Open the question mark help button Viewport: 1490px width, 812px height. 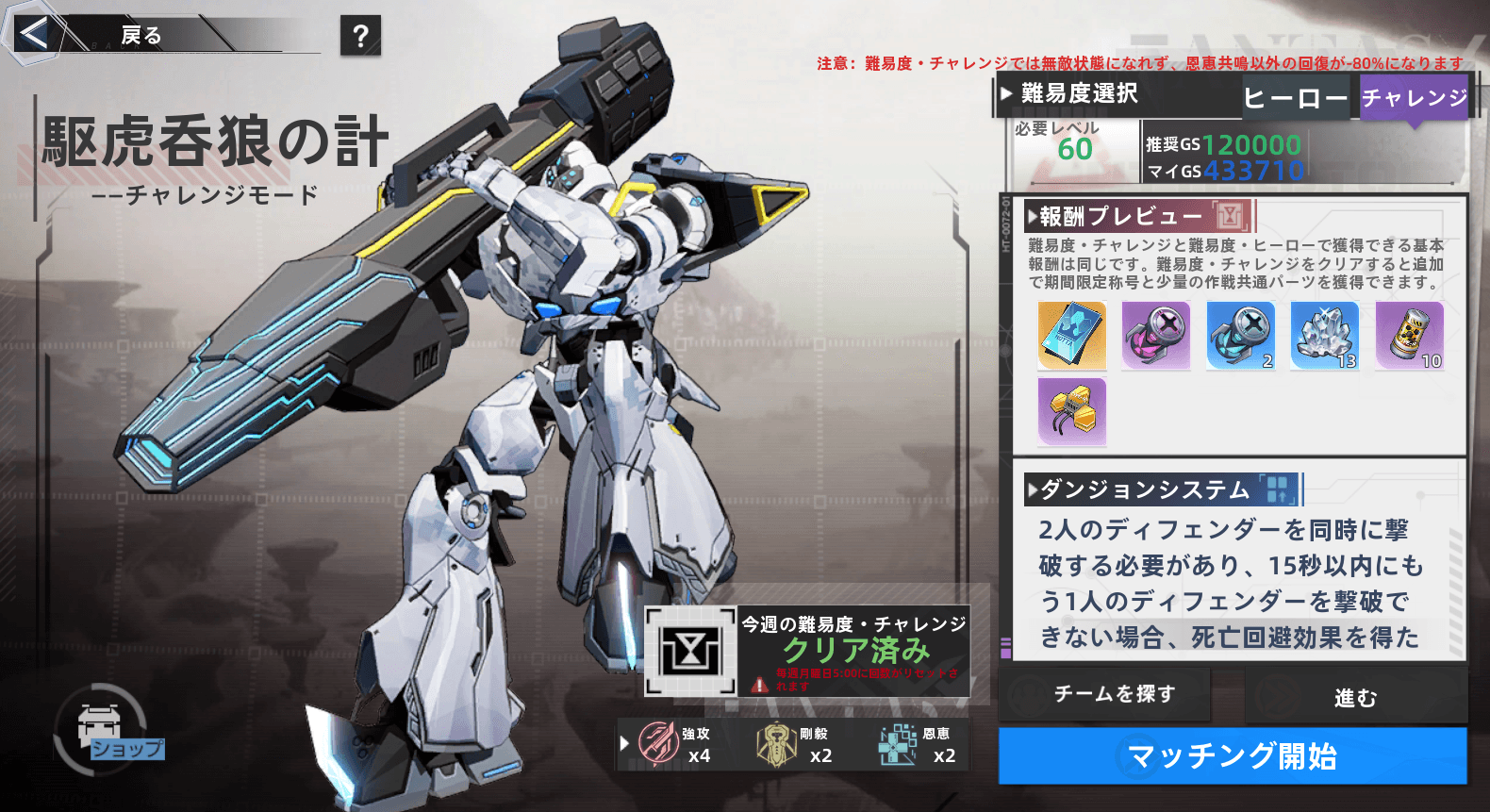[x=360, y=36]
